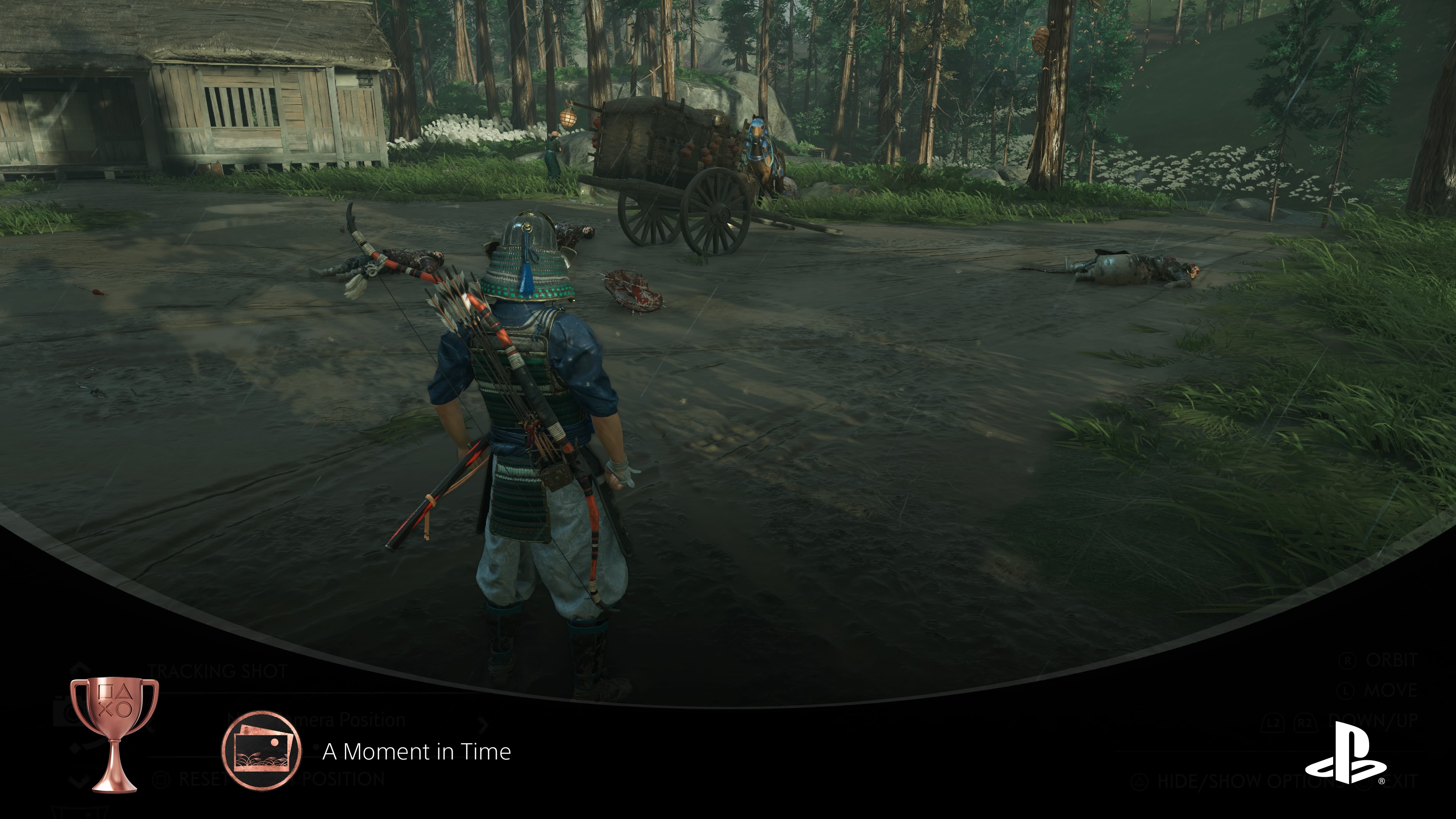Select the faded Tracking Shot option

point(218,672)
